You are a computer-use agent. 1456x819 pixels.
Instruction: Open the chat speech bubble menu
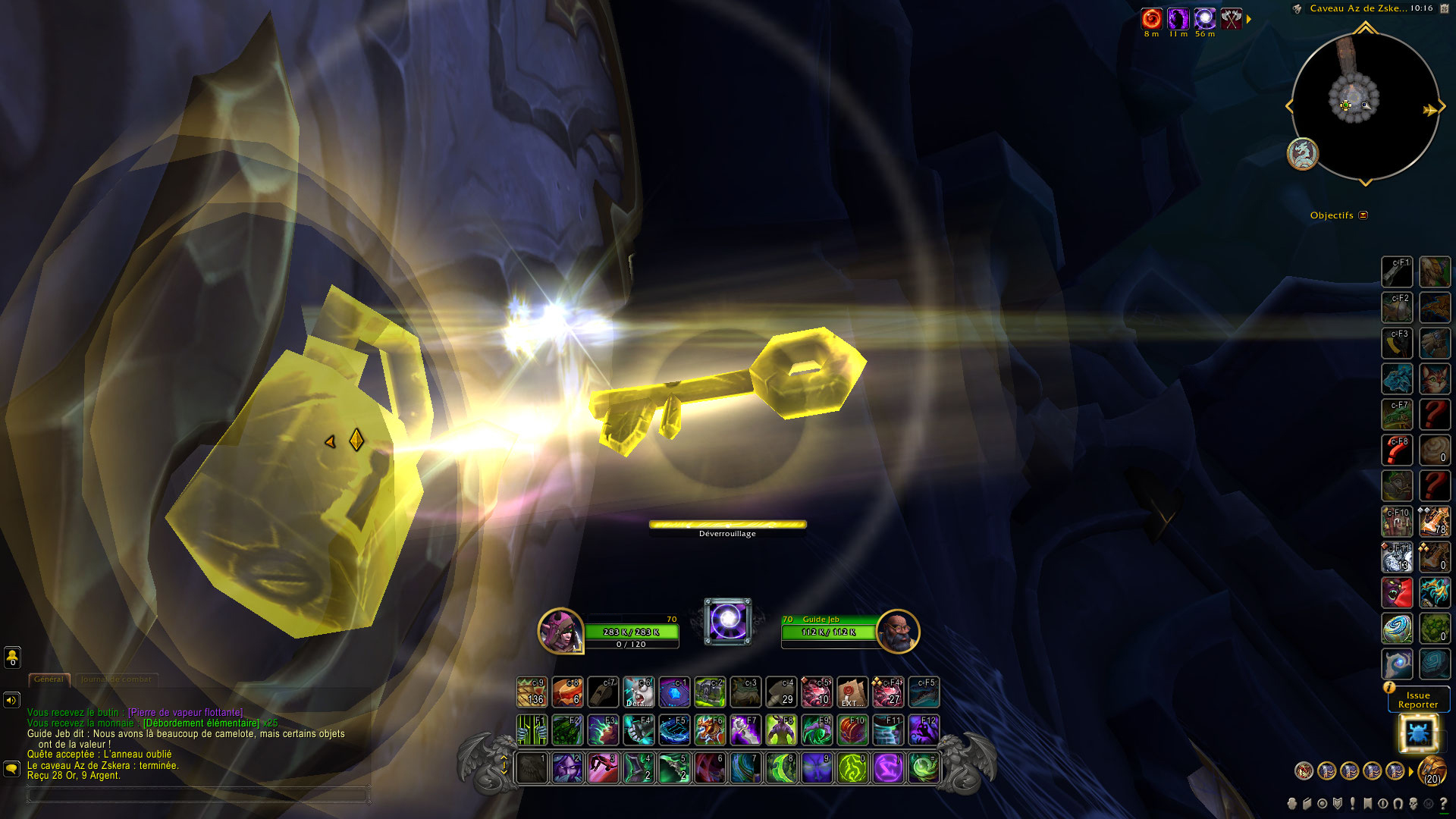coord(11,769)
